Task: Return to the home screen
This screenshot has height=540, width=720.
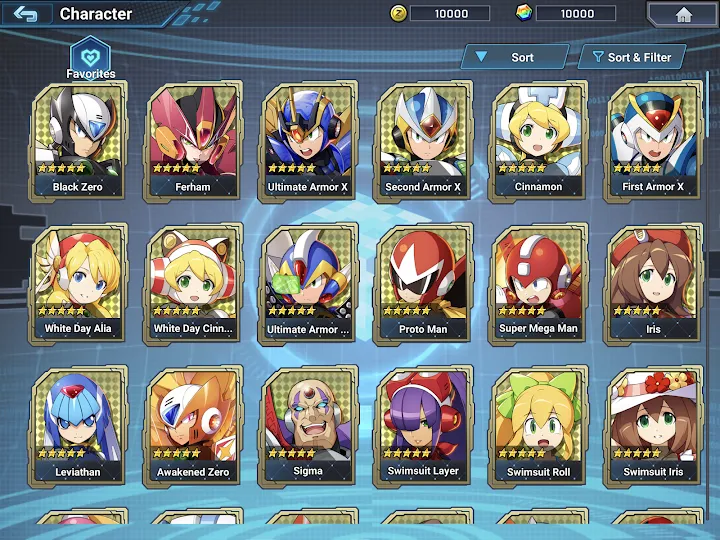Action: (683, 14)
